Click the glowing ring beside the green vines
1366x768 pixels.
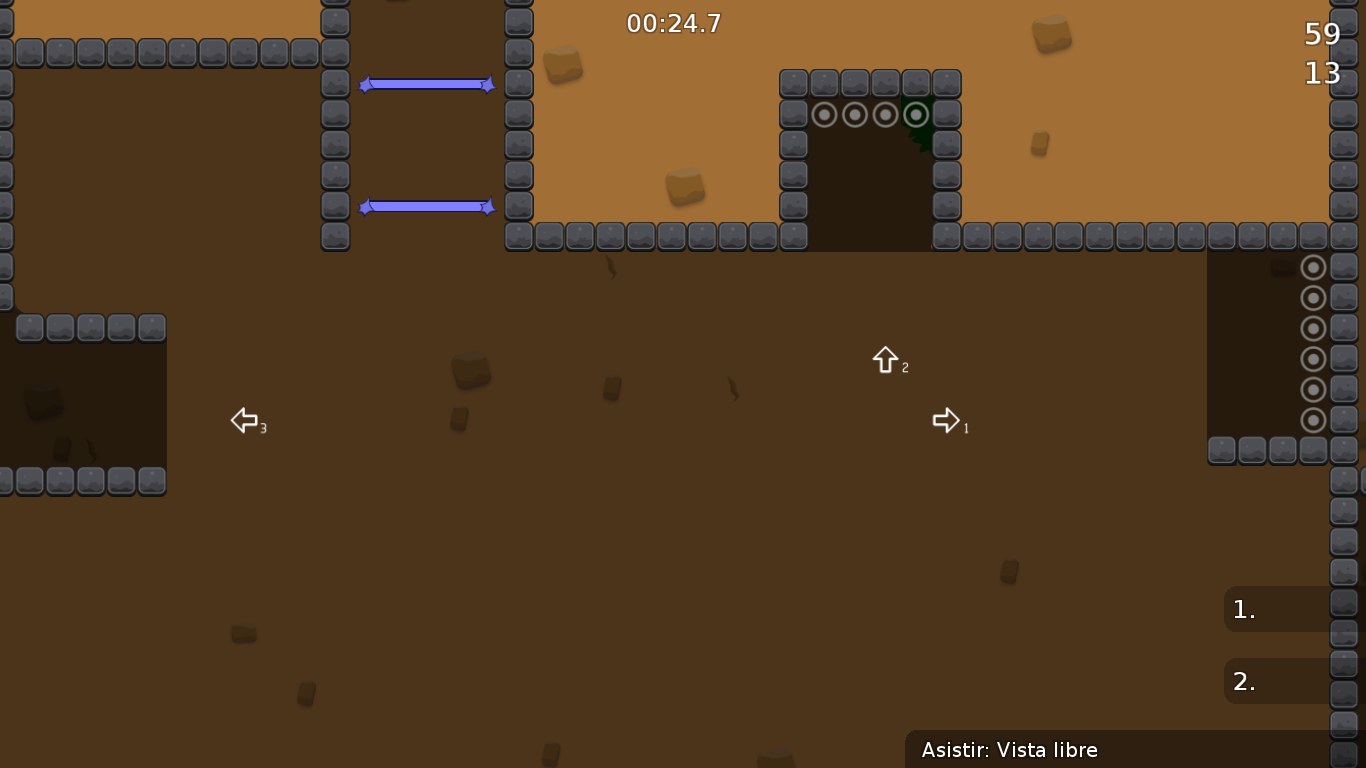[x=916, y=114]
